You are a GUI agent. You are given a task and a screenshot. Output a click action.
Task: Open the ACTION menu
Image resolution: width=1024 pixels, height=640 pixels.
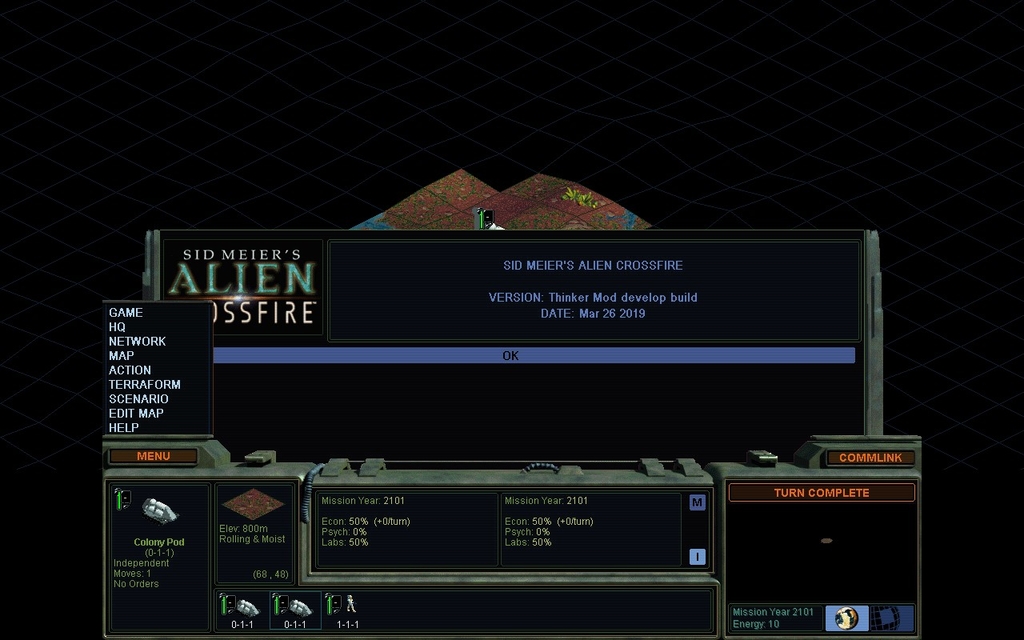point(130,370)
